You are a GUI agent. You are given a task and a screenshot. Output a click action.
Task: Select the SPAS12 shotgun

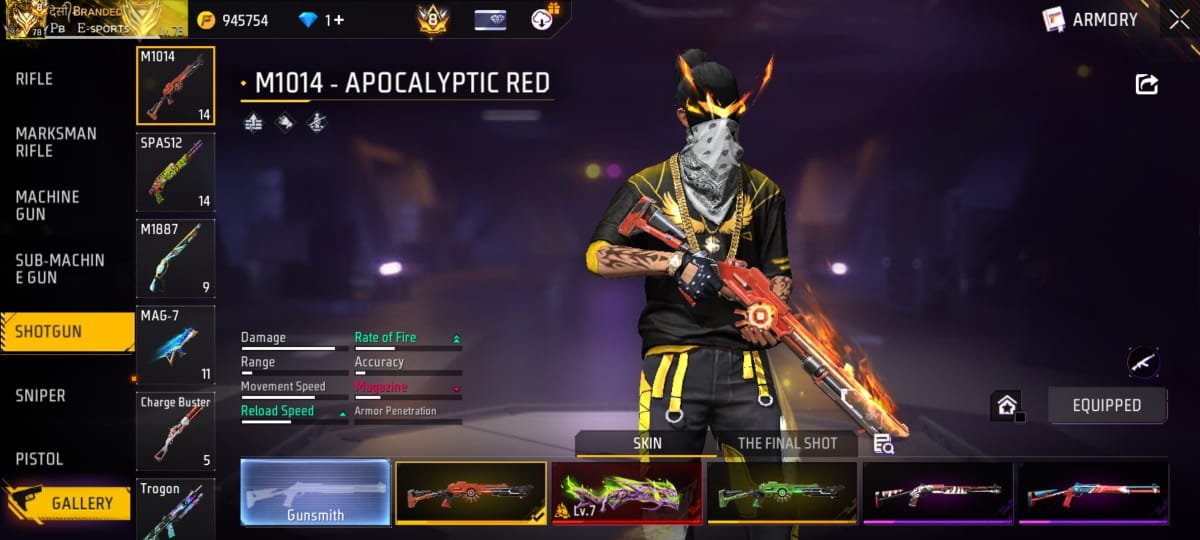[175, 172]
